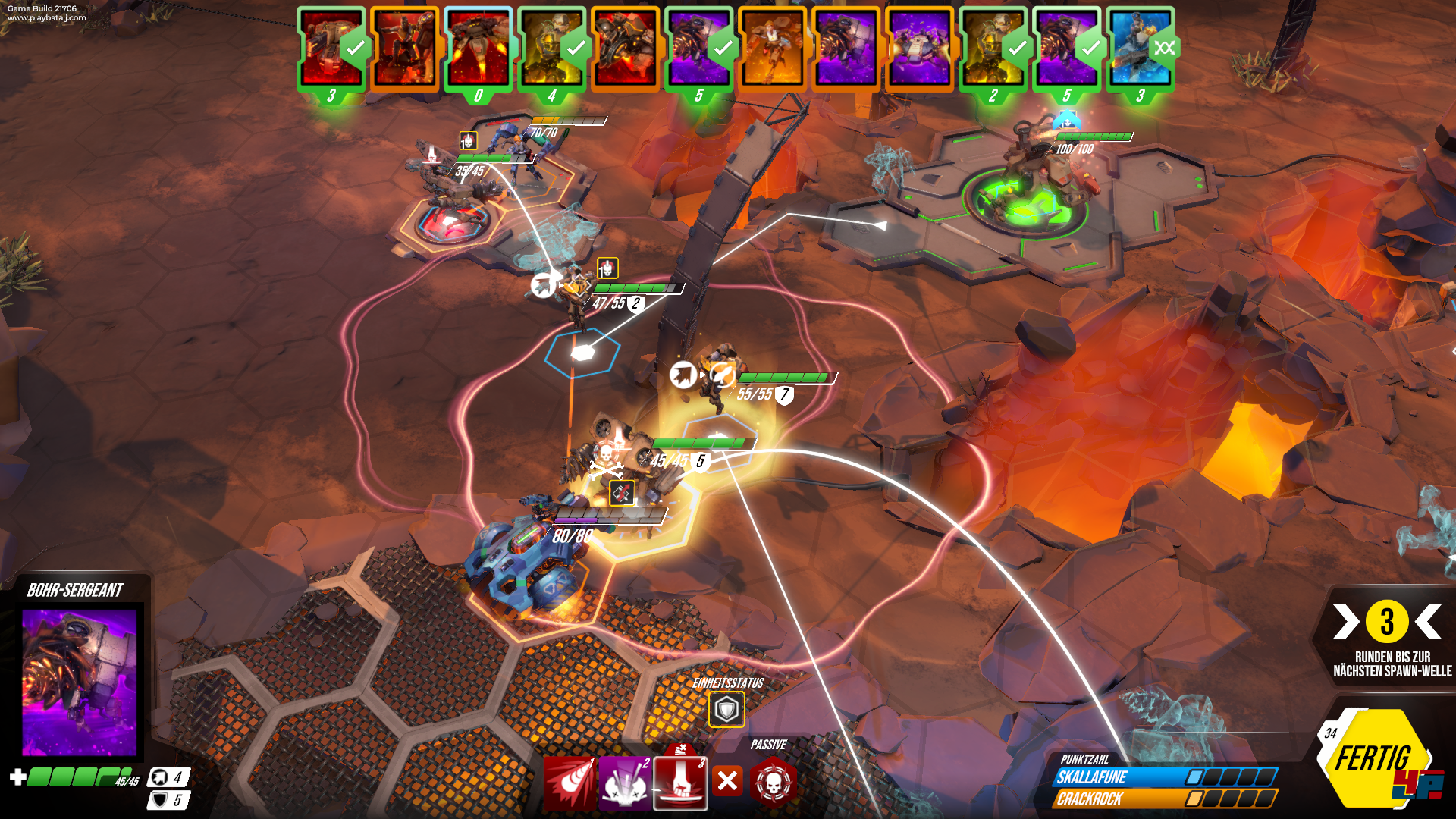Click the yellow FERTIG end-turn button
Viewport: 1456px width, 819px height.
point(1373,760)
